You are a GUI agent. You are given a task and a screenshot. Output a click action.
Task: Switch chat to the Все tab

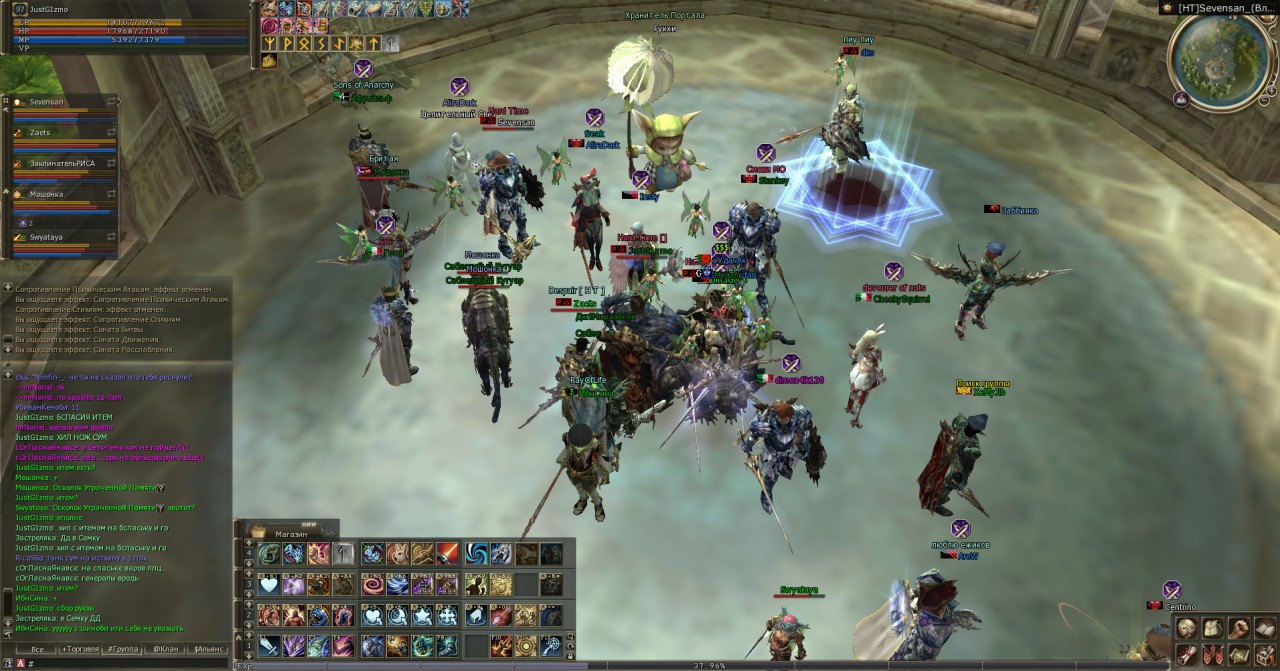pos(37,650)
